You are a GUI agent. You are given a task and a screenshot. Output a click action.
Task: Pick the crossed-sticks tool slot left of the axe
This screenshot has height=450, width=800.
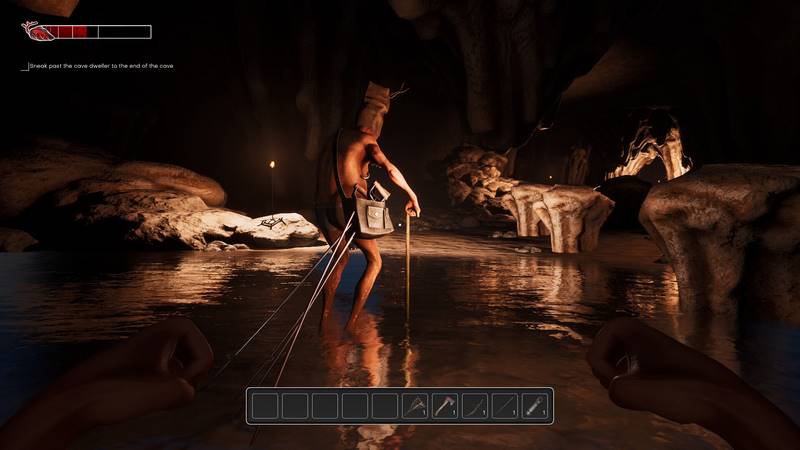[x=415, y=406]
